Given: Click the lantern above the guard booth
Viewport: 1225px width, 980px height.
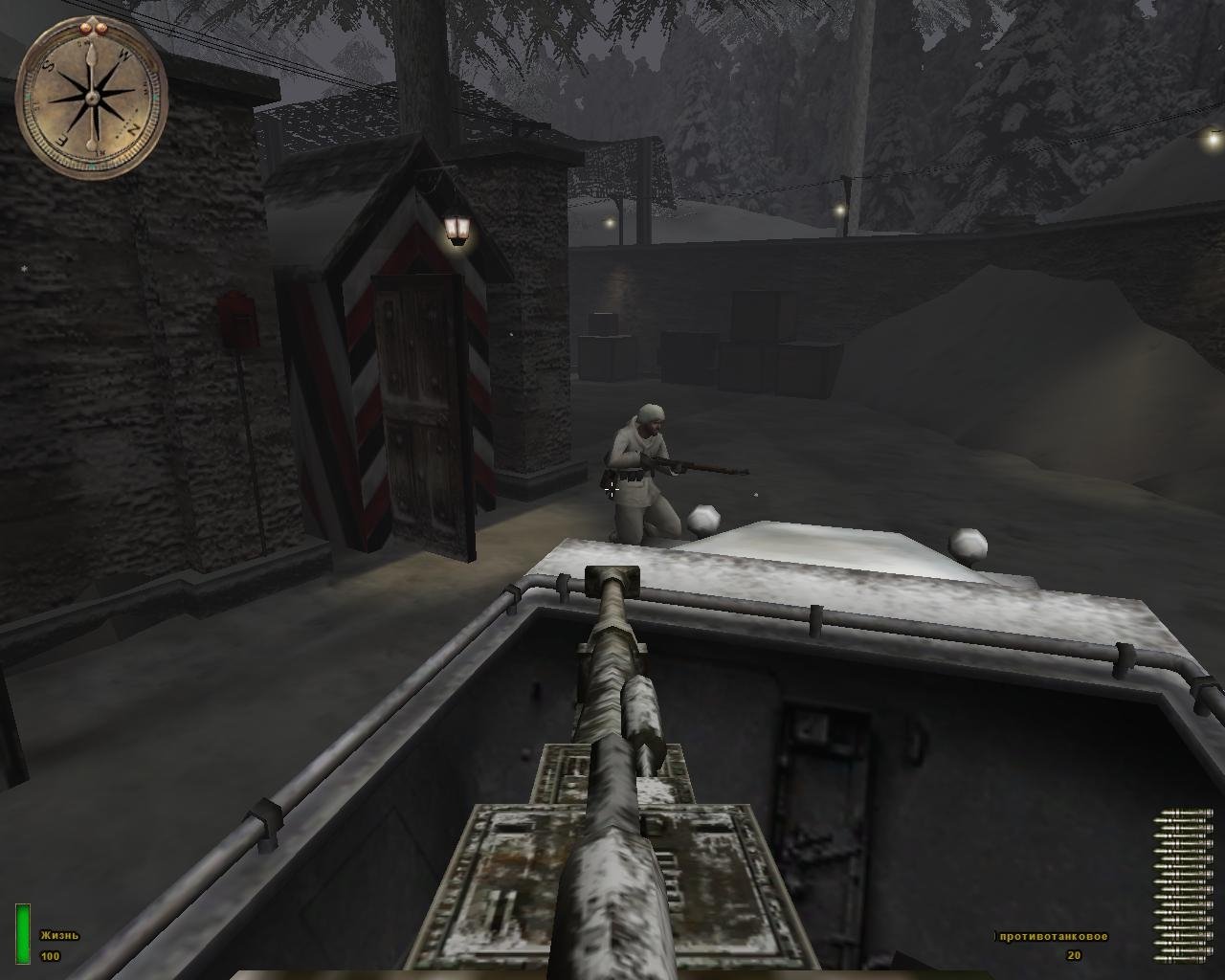Looking at the screenshot, I should point(457,228).
